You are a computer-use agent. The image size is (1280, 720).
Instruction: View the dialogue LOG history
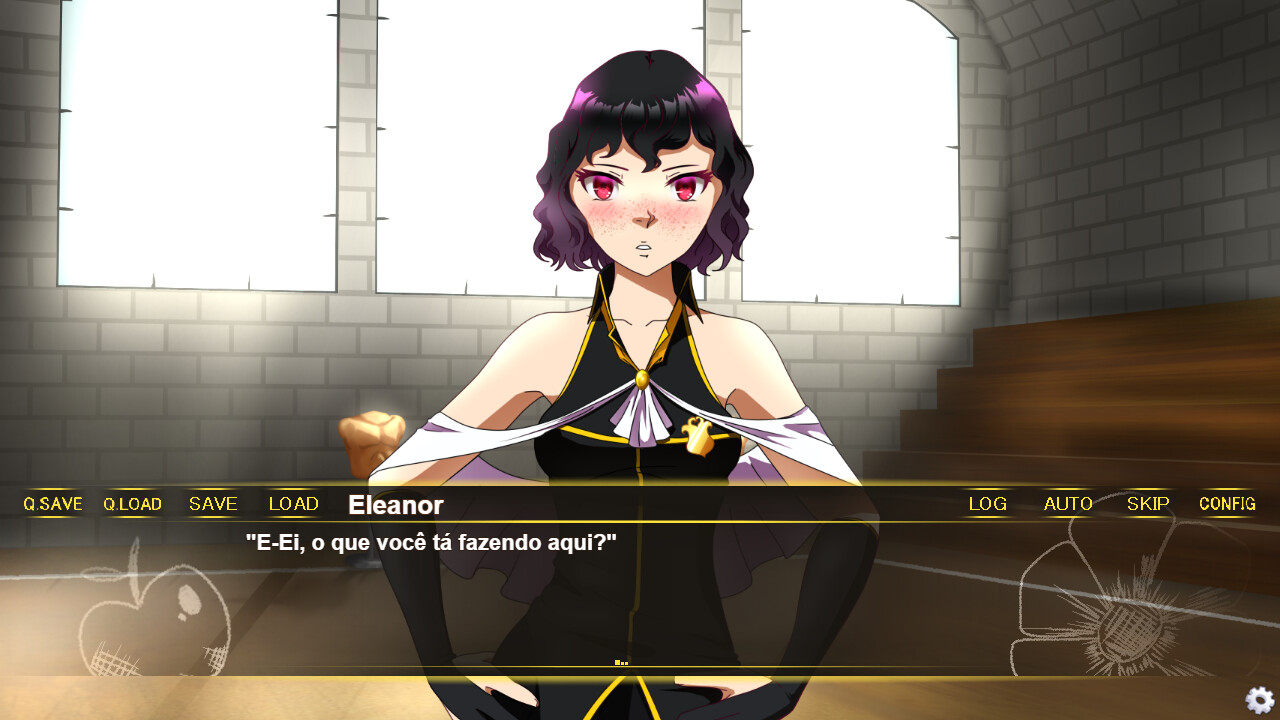(987, 504)
